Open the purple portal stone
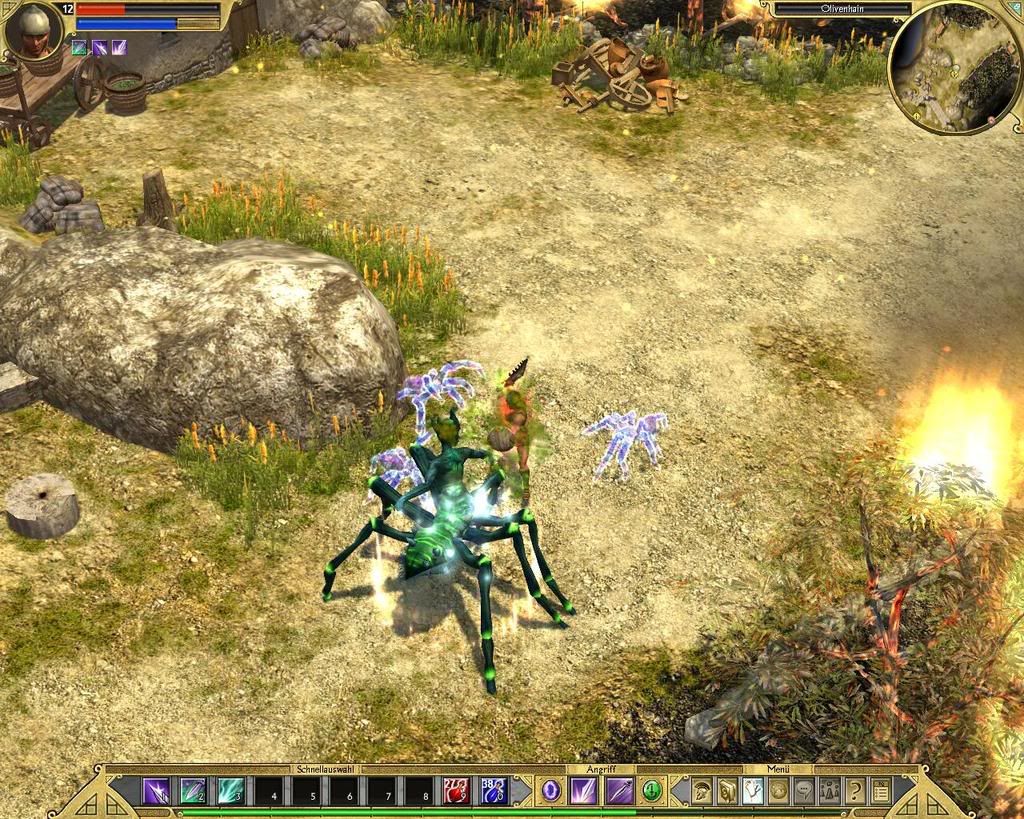The image size is (1024, 819). [550, 791]
